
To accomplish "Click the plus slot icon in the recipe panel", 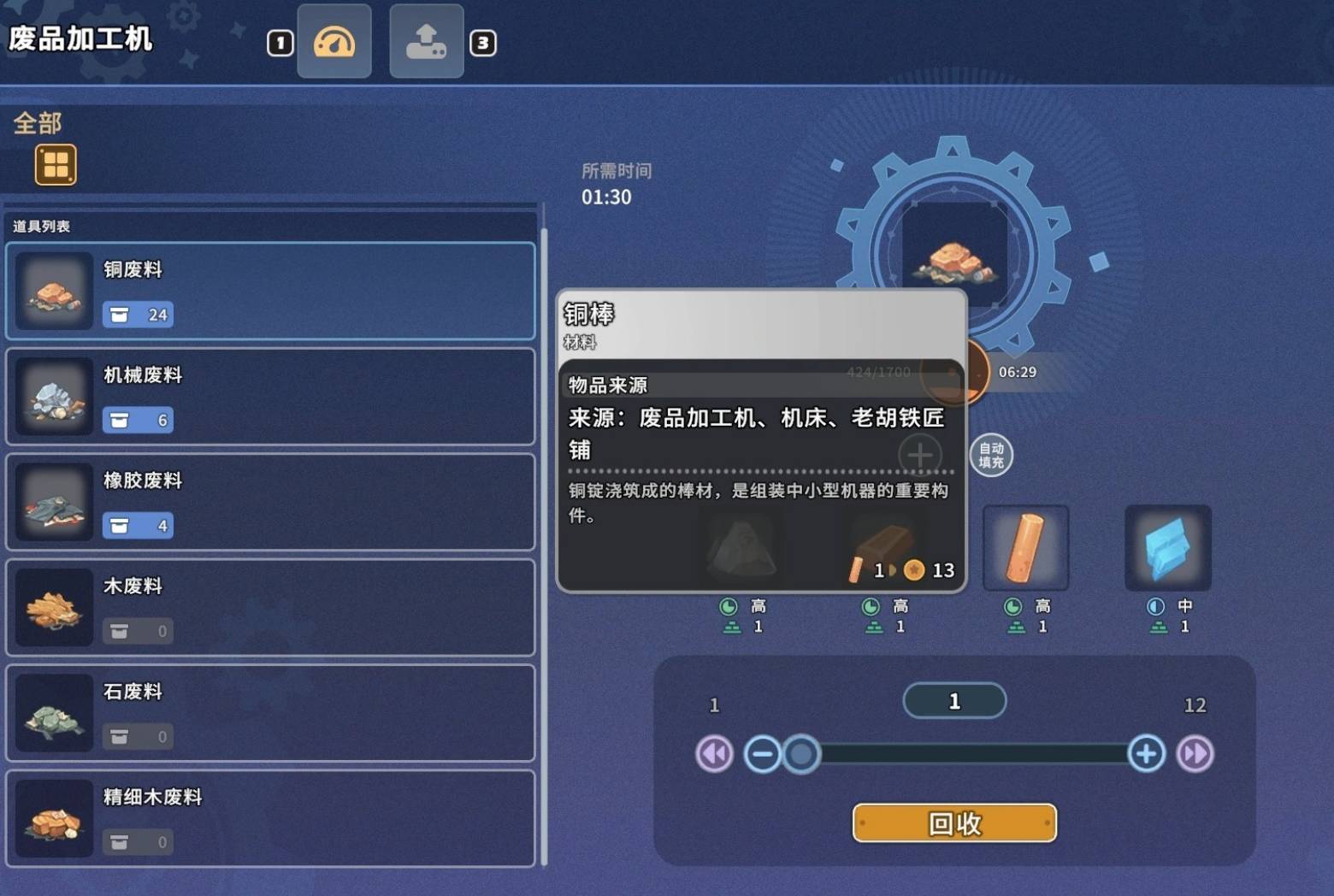I will tap(919, 455).
